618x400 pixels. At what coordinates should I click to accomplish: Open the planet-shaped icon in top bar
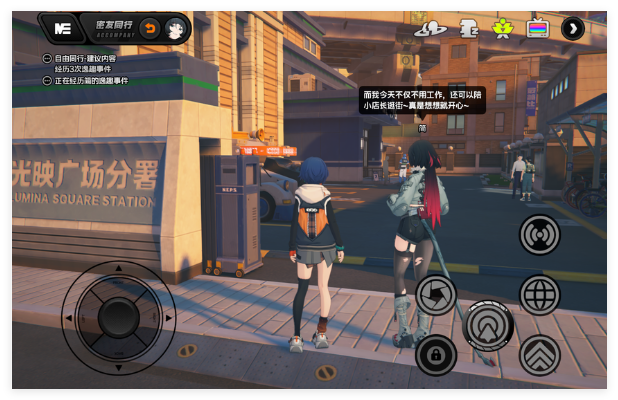pyautogui.click(x=430, y=28)
